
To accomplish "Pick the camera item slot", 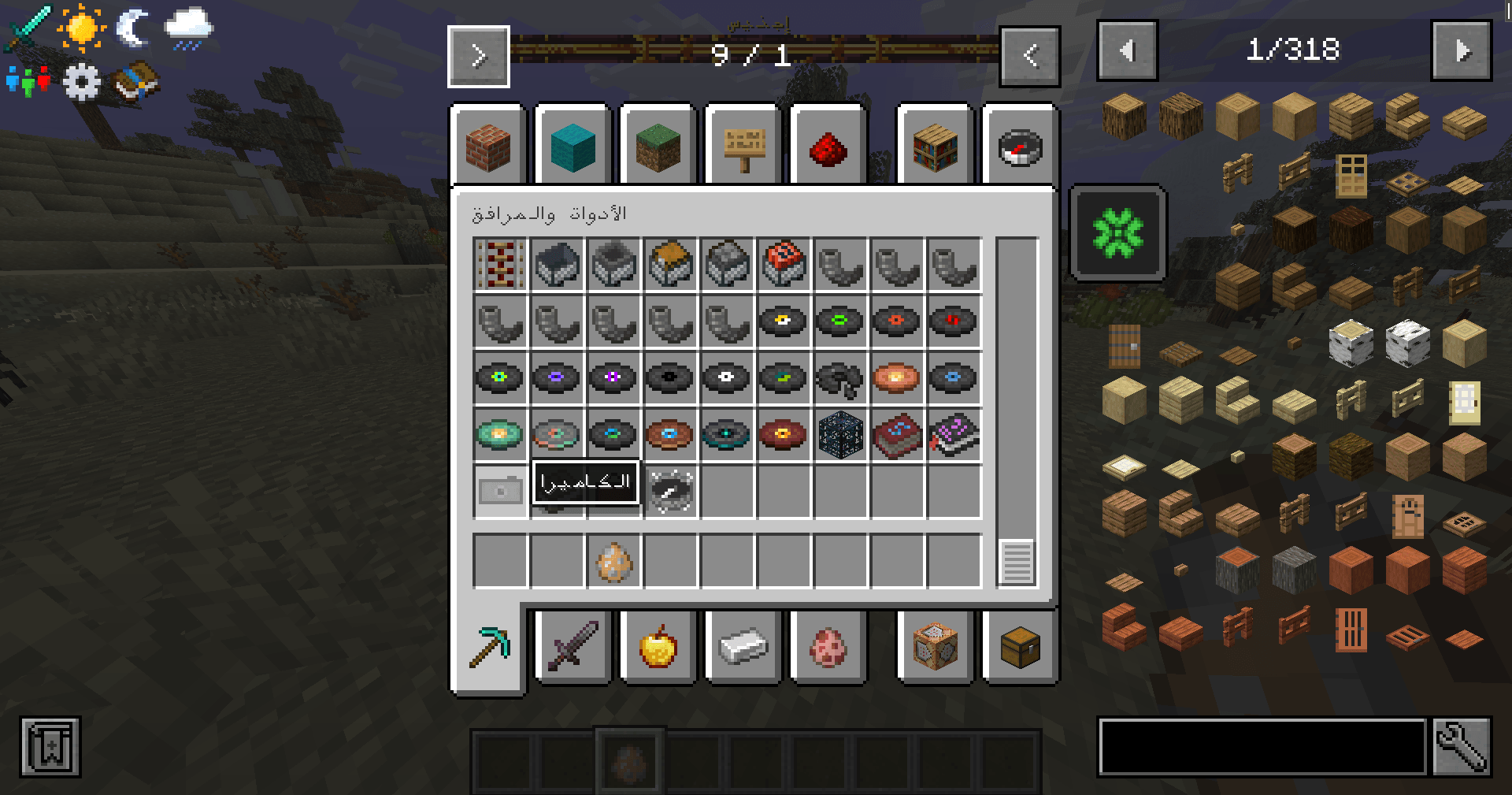I will click(x=500, y=491).
